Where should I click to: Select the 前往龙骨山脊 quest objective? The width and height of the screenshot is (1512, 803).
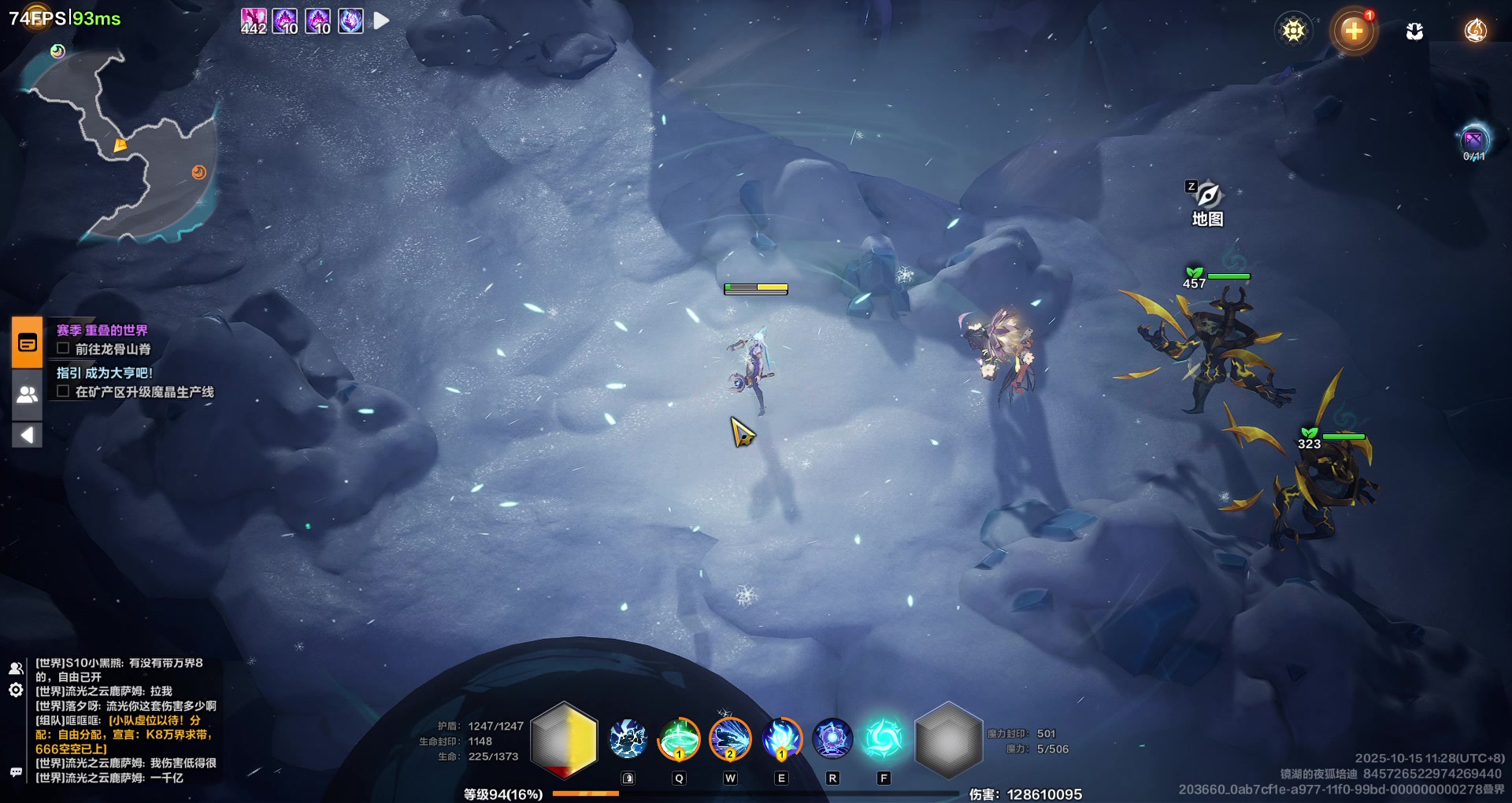pyautogui.click(x=112, y=349)
